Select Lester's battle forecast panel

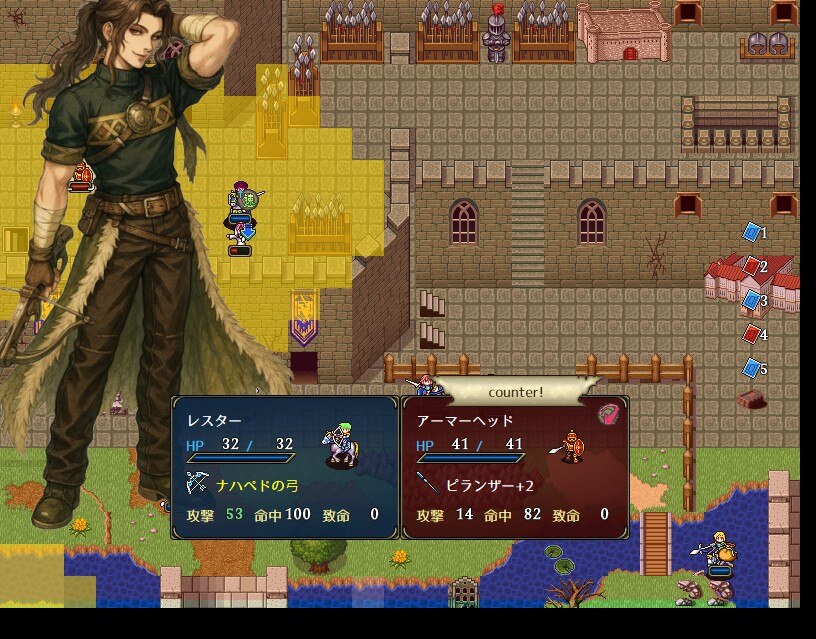(x=285, y=467)
